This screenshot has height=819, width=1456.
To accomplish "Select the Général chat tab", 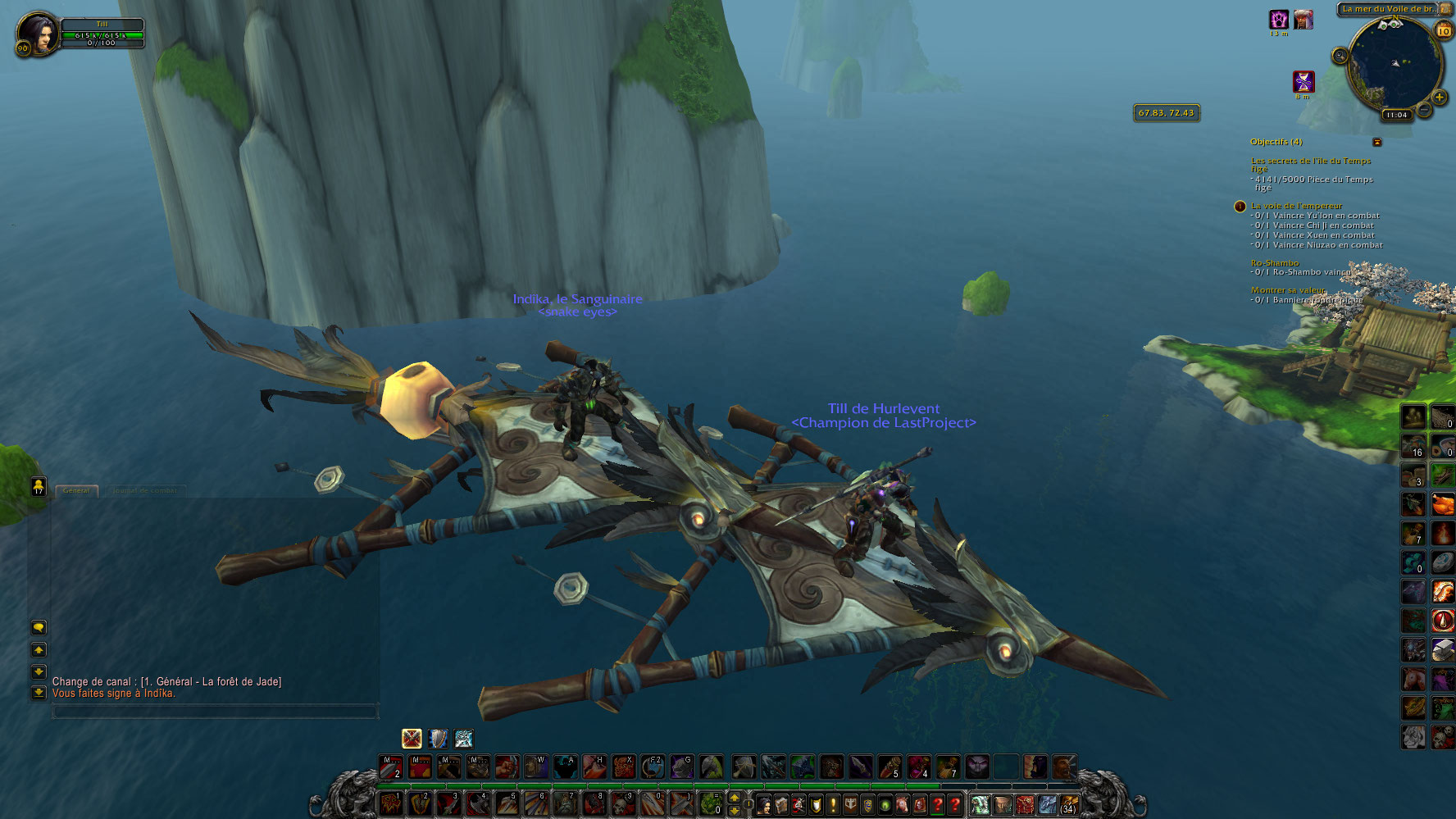I will (x=76, y=490).
